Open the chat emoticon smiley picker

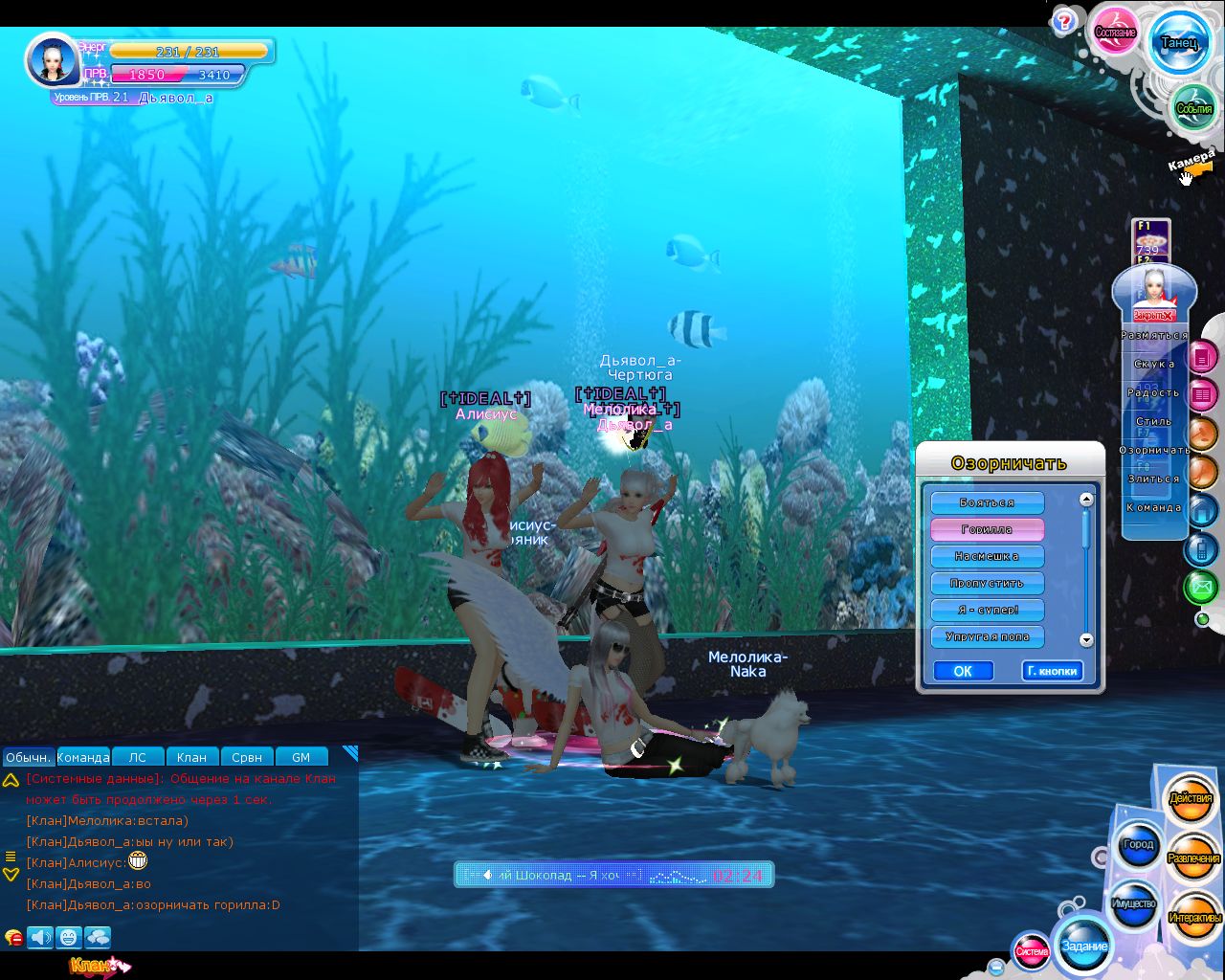point(68,937)
